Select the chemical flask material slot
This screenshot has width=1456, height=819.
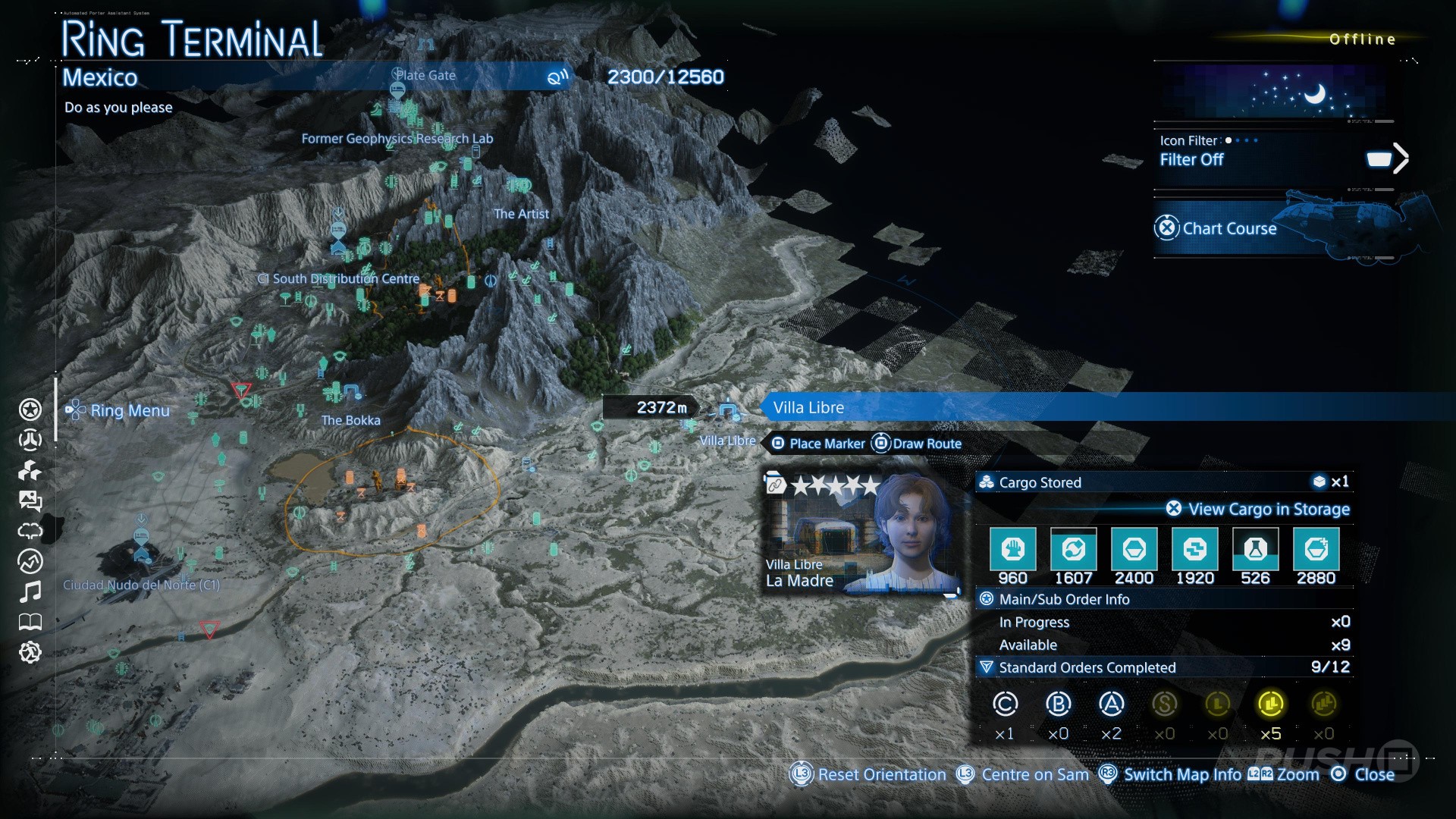[x=1255, y=550]
